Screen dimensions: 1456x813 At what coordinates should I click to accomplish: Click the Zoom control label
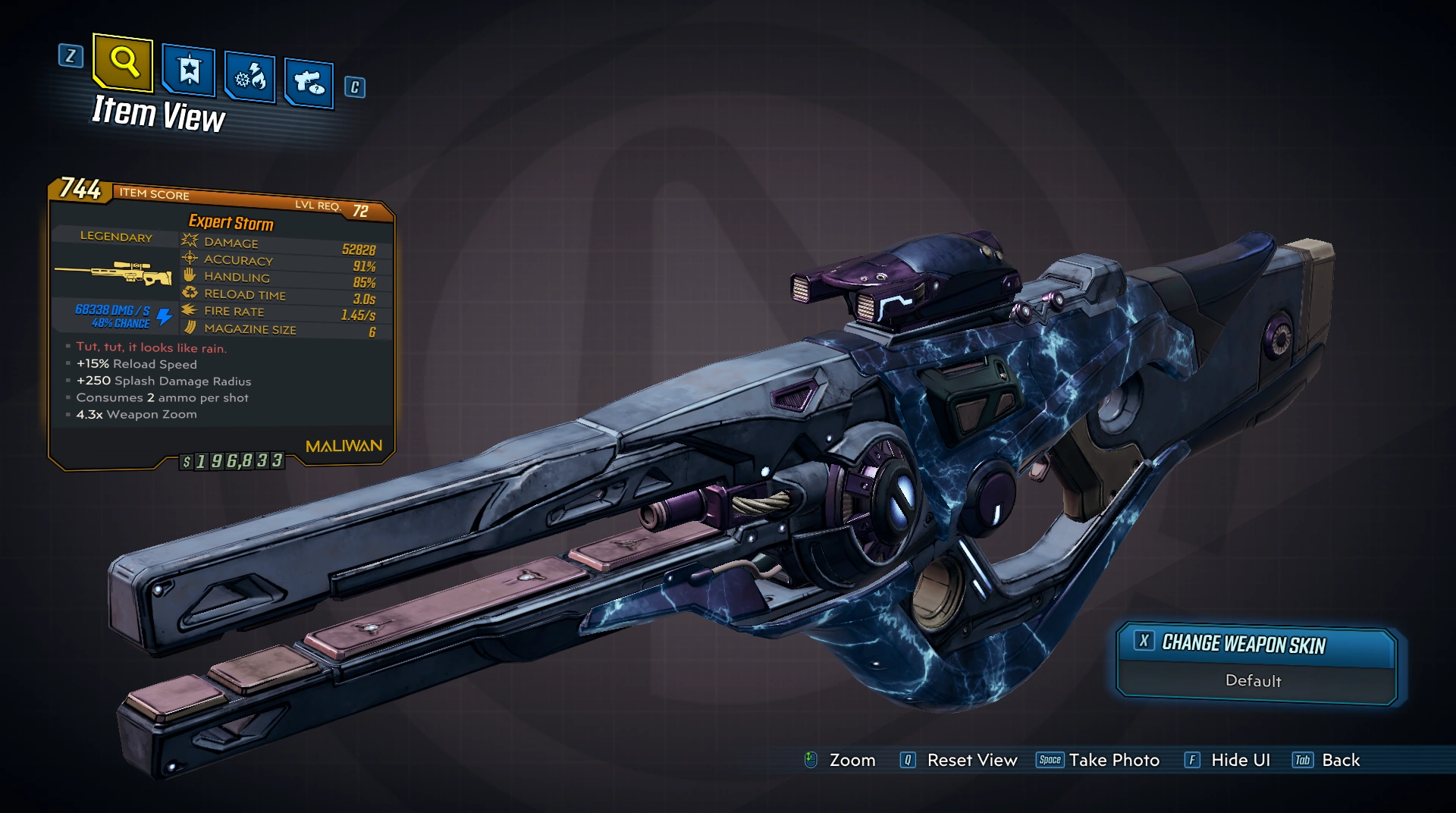click(x=852, y=760)
